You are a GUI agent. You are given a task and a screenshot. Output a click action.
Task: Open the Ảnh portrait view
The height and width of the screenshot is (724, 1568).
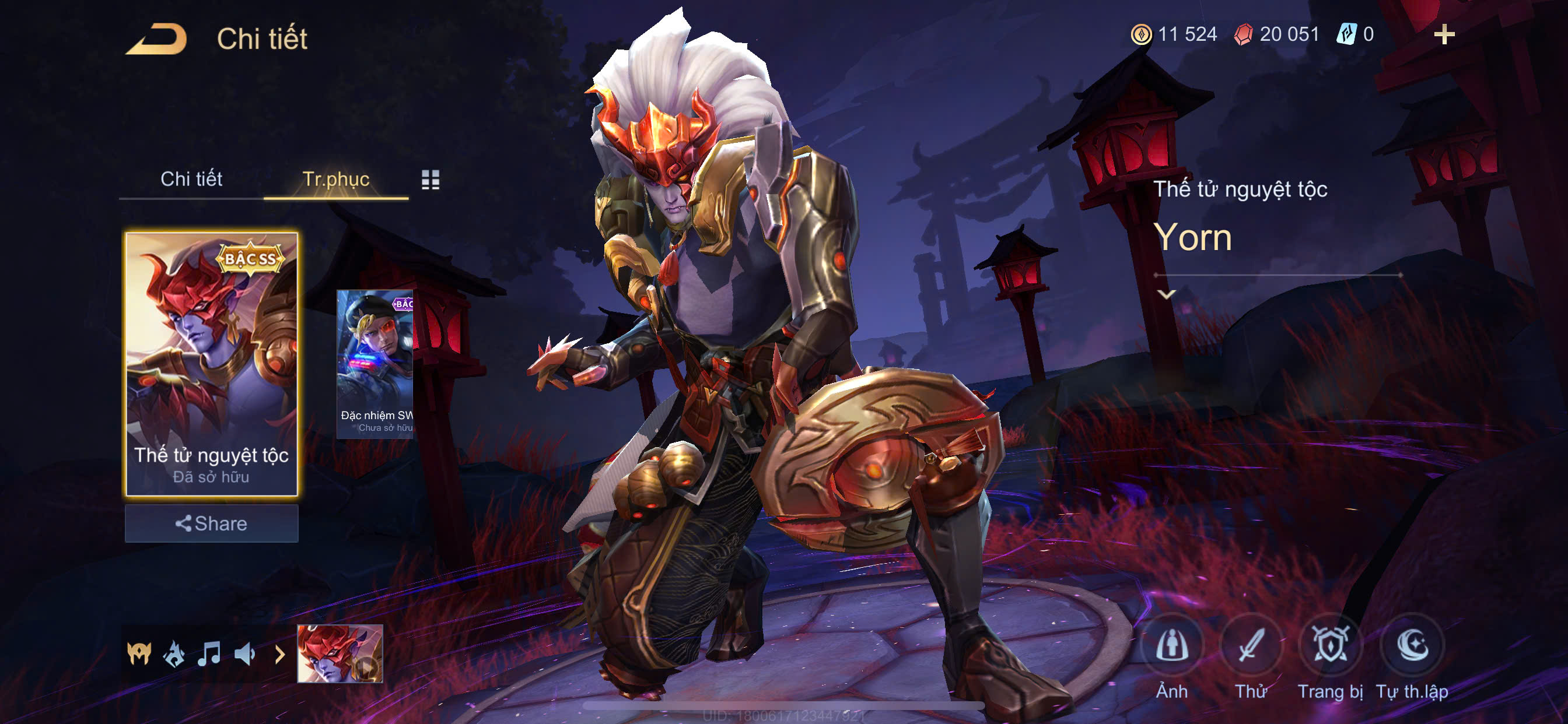tap(1172, 646)
